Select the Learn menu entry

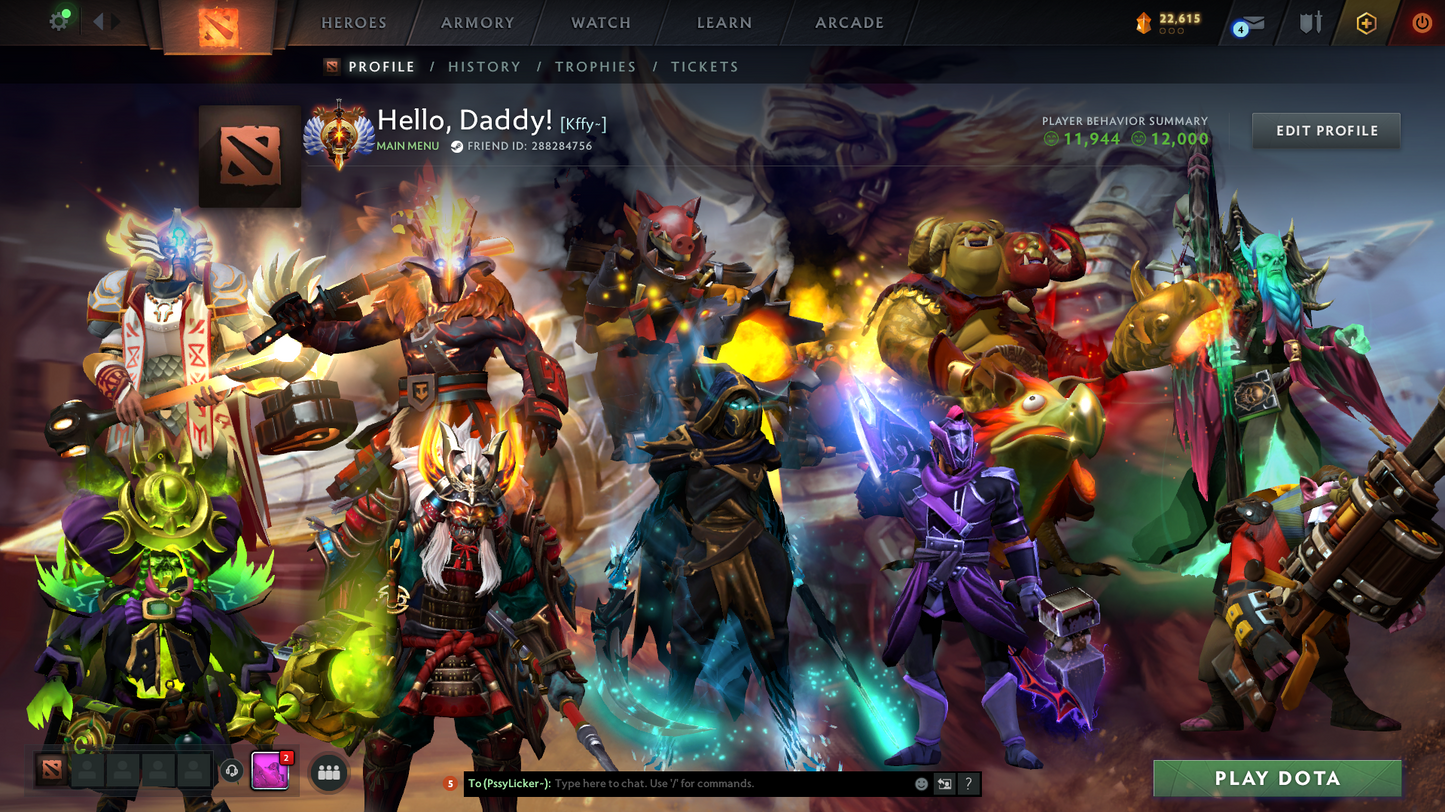point(724,23)
